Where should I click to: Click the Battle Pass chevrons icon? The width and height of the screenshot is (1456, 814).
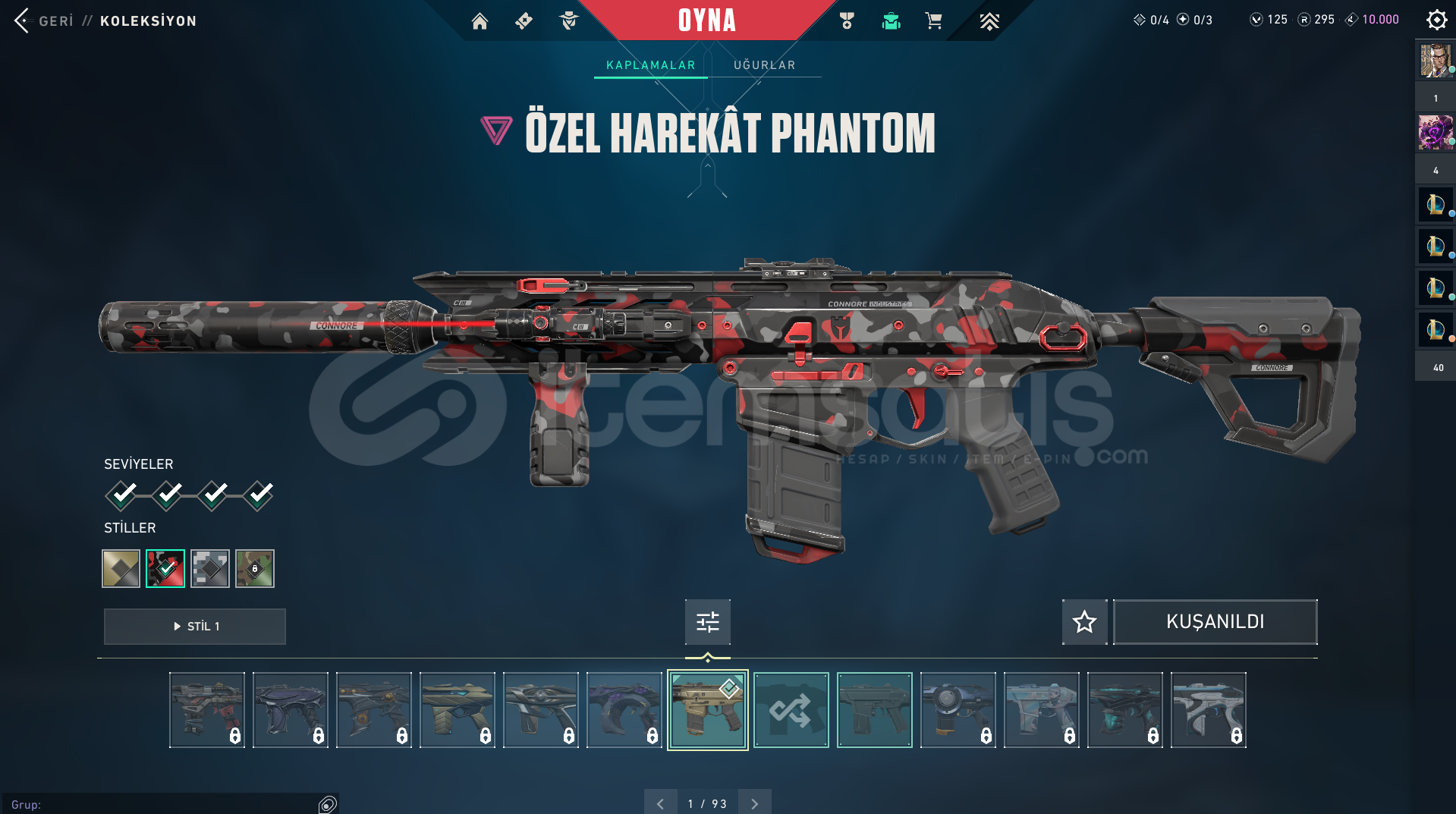(989, 20)
